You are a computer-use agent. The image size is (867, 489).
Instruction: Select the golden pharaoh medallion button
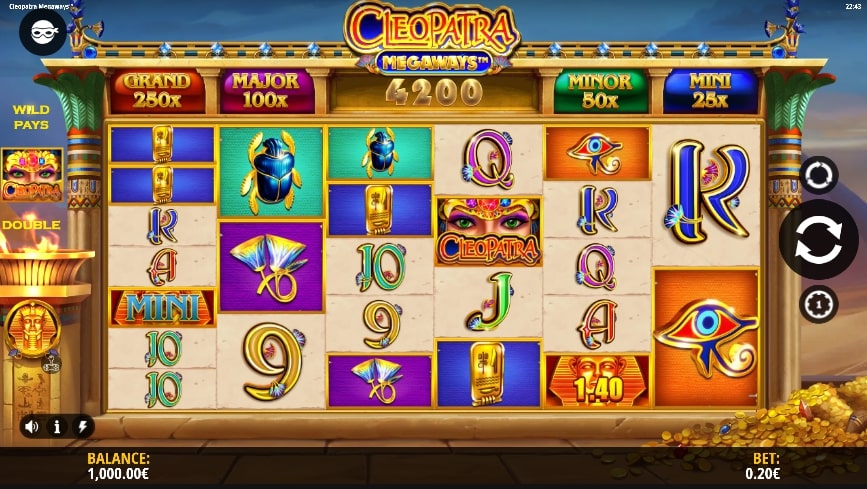click(x=32, y=328)
